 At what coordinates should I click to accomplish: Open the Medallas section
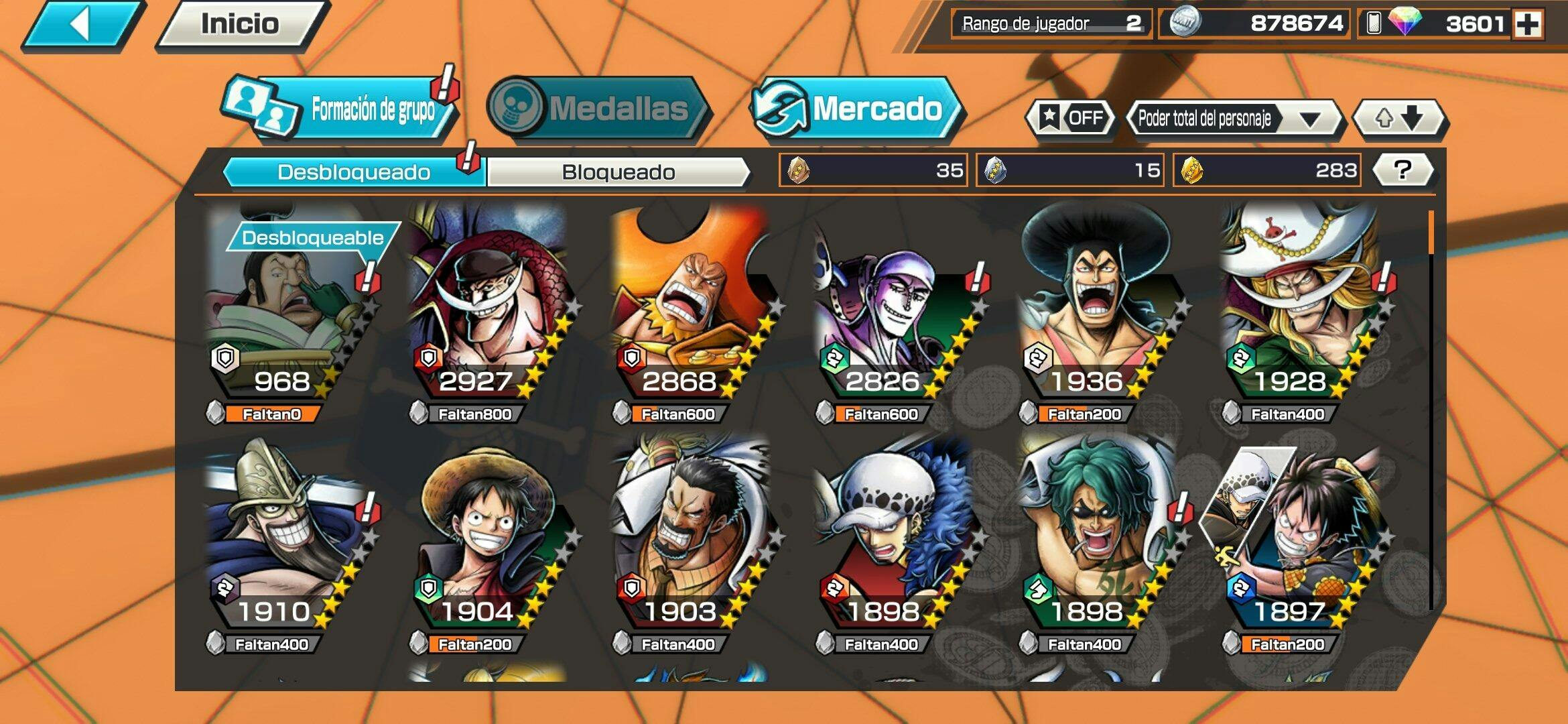[596, 109]
